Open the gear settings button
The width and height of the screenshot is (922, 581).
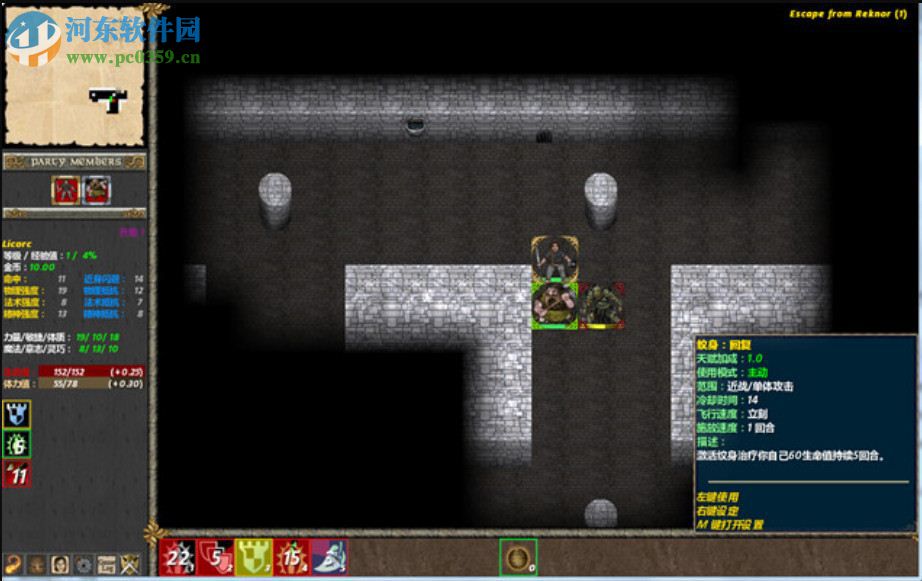[x=83, y=564]
